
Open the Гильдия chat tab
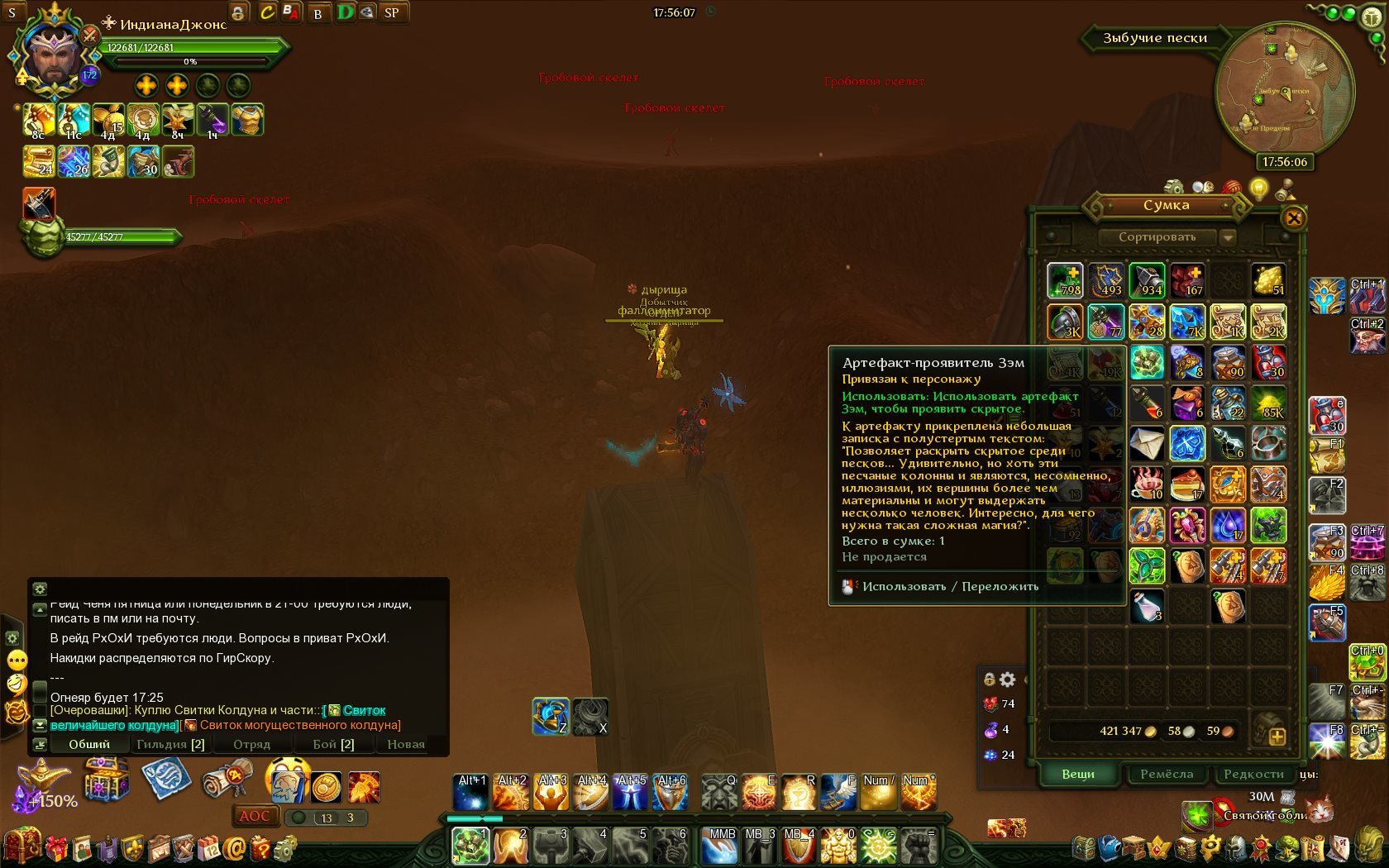170,744
